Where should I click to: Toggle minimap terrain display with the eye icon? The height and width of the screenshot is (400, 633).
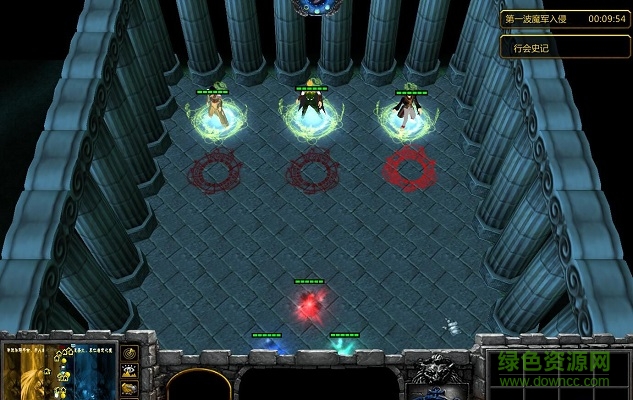coord(129,371)
